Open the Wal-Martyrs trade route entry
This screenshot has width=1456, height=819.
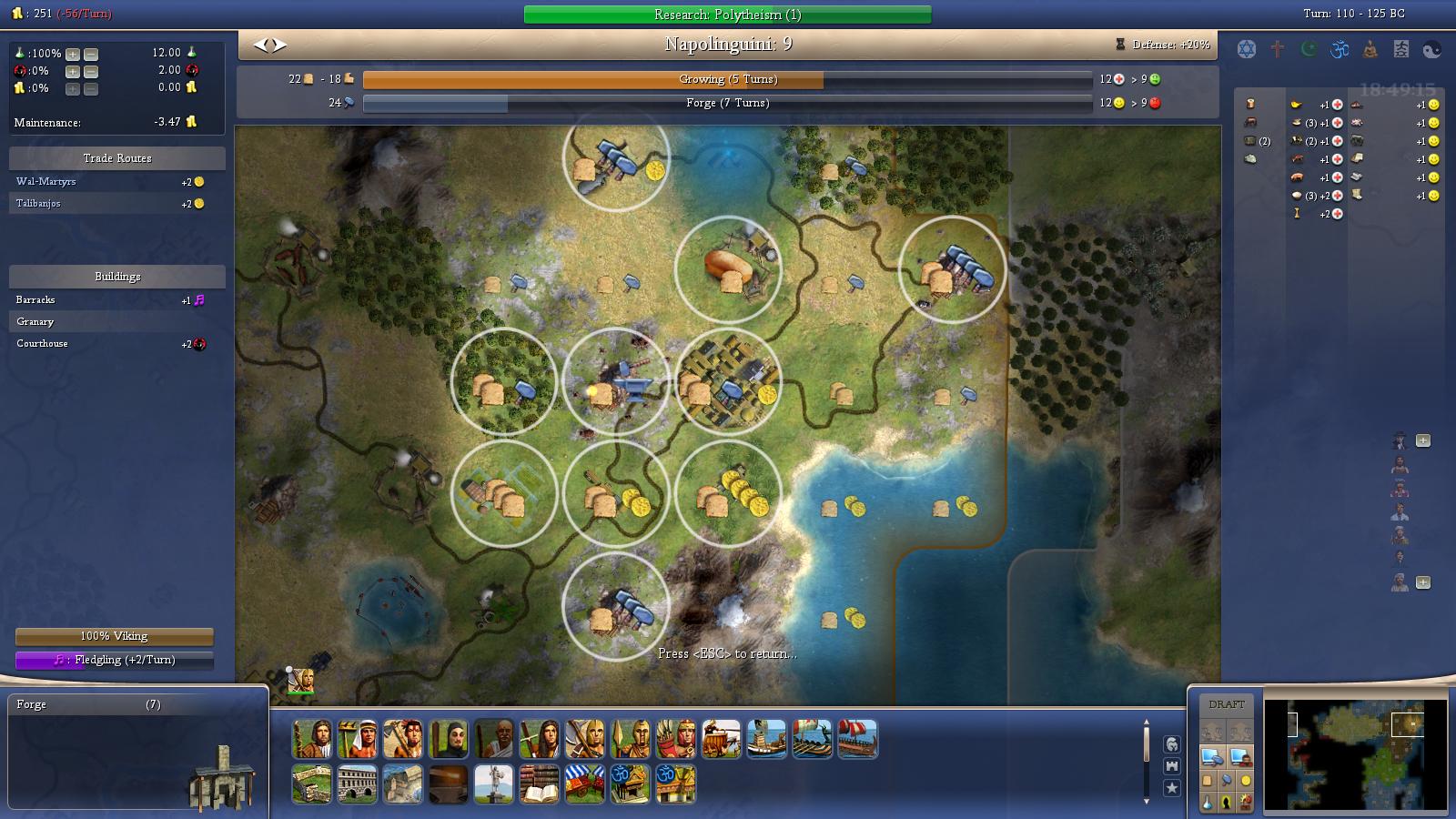[x=55, y=181]
